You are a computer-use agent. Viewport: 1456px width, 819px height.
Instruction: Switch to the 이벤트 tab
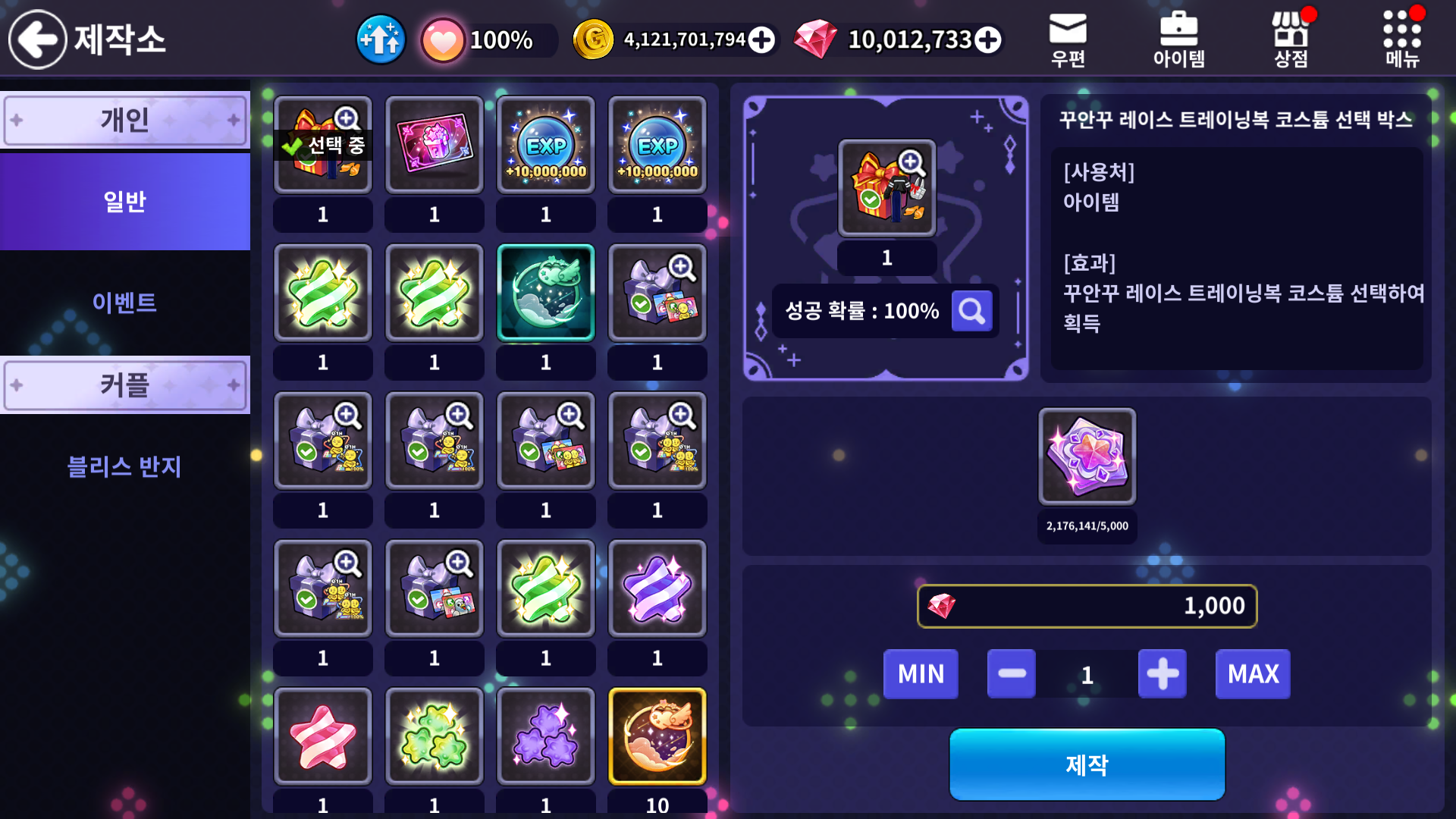125,303
